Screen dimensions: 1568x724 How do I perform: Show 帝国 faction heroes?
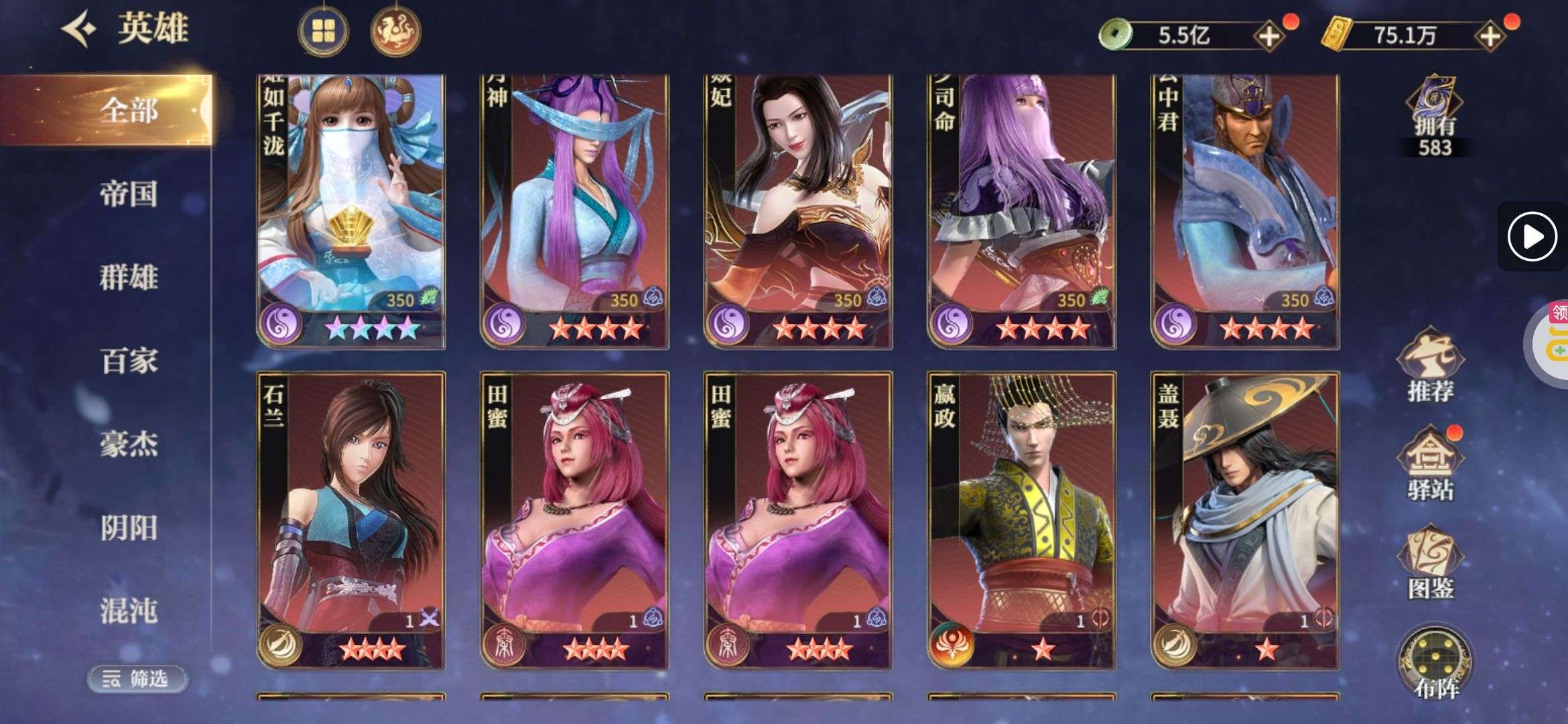point(129,194)
